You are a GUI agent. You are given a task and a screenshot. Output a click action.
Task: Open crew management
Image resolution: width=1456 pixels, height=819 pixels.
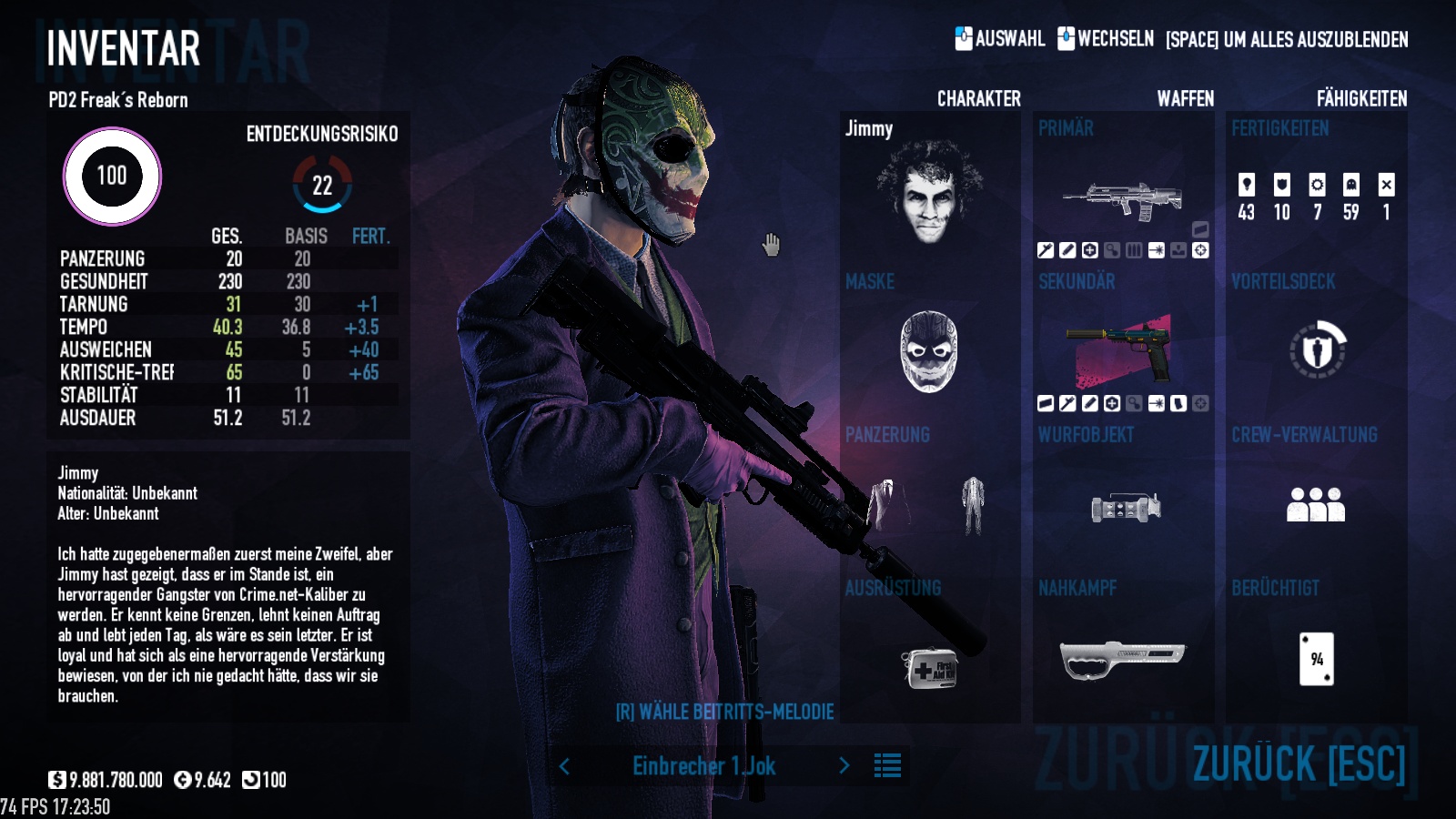pos(1316,505)
